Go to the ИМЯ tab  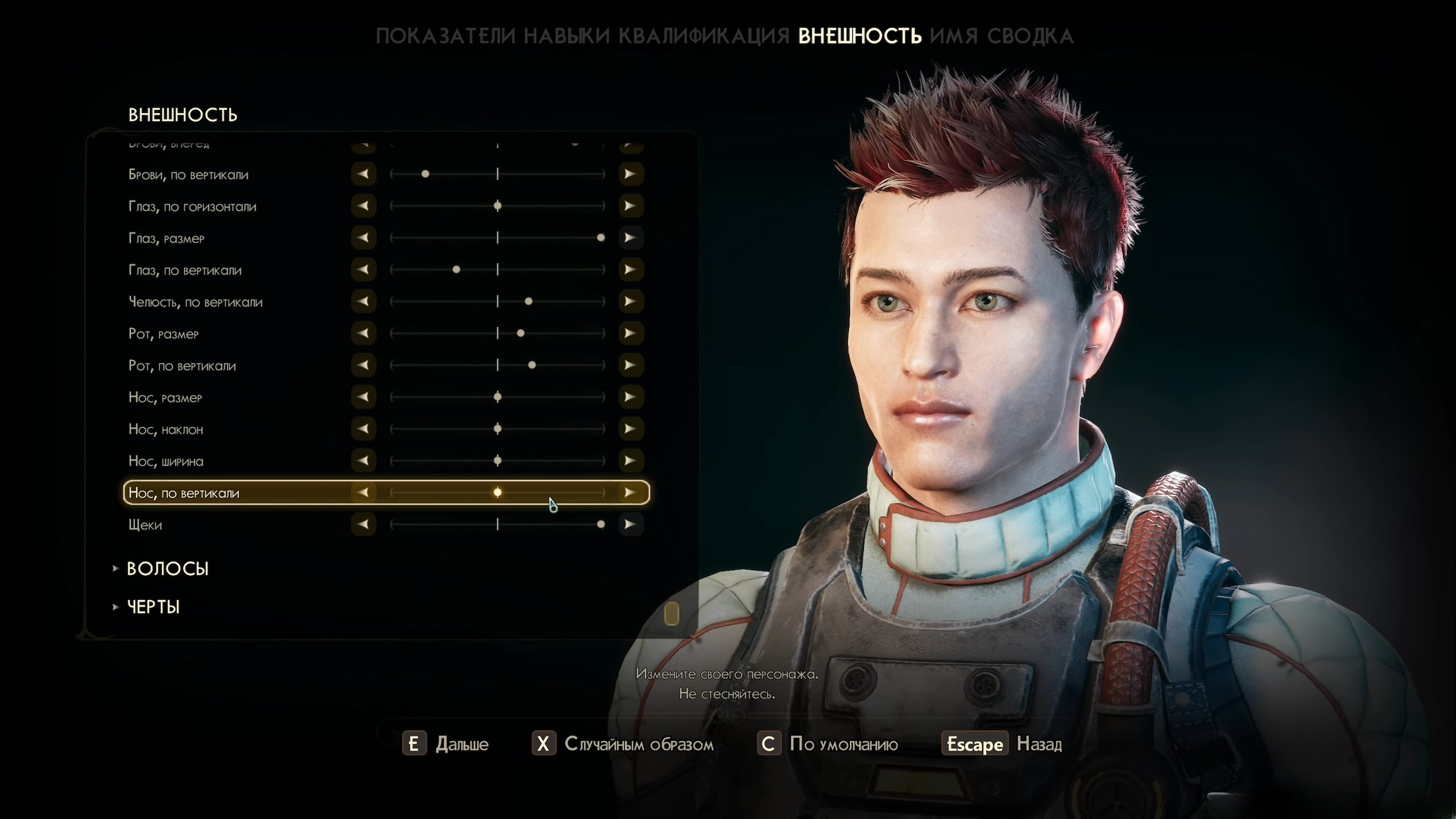[x=954, y=36]
